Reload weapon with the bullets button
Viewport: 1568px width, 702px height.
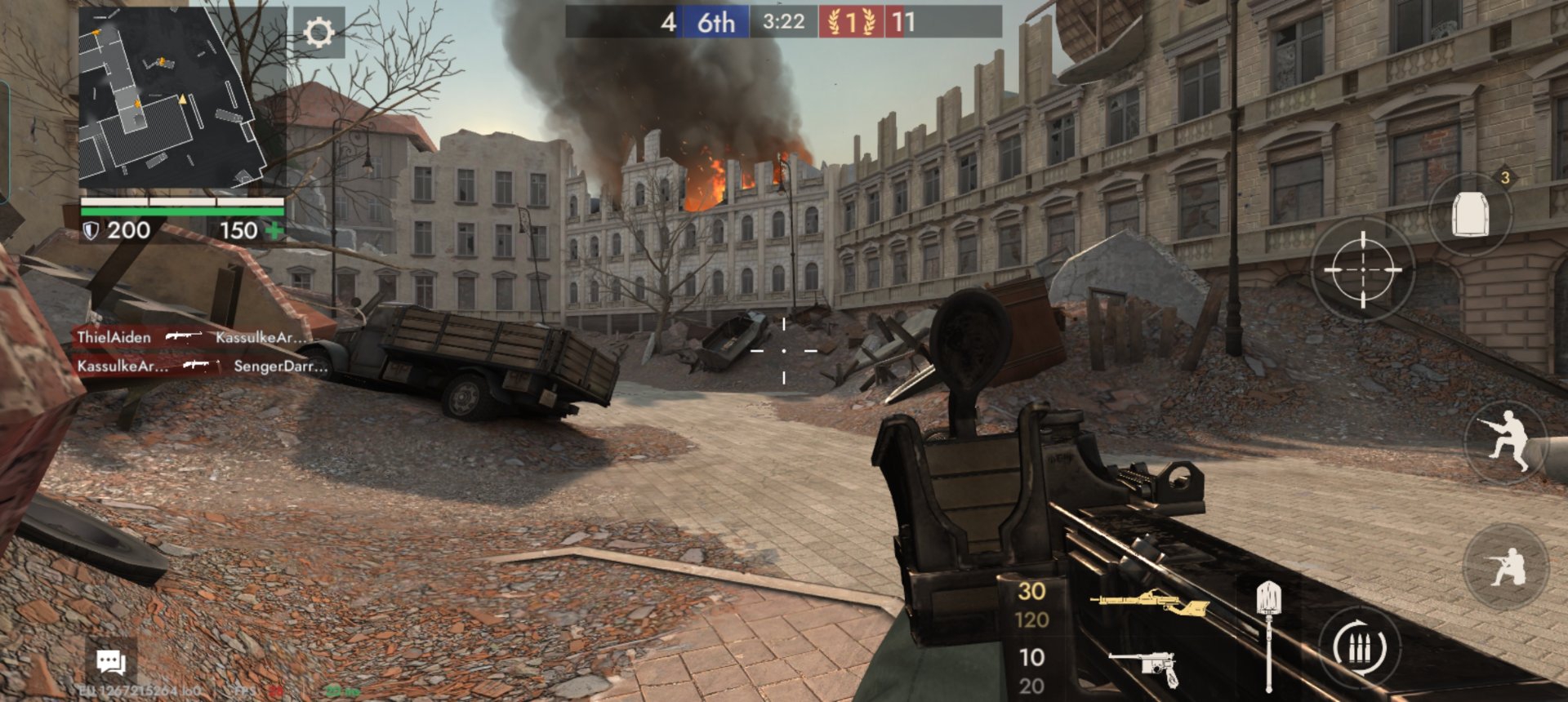(1360, 649)
